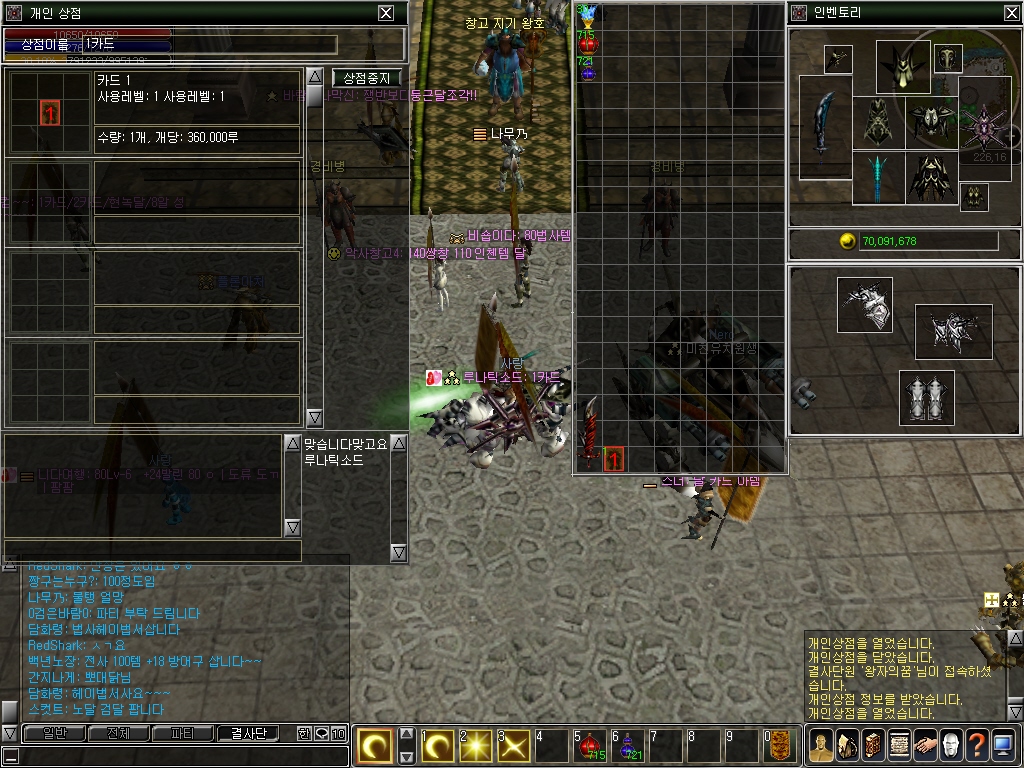Close the 인벤토리 window
This screenshot has height=768, width=1024.
click(x=1010, y=13)
